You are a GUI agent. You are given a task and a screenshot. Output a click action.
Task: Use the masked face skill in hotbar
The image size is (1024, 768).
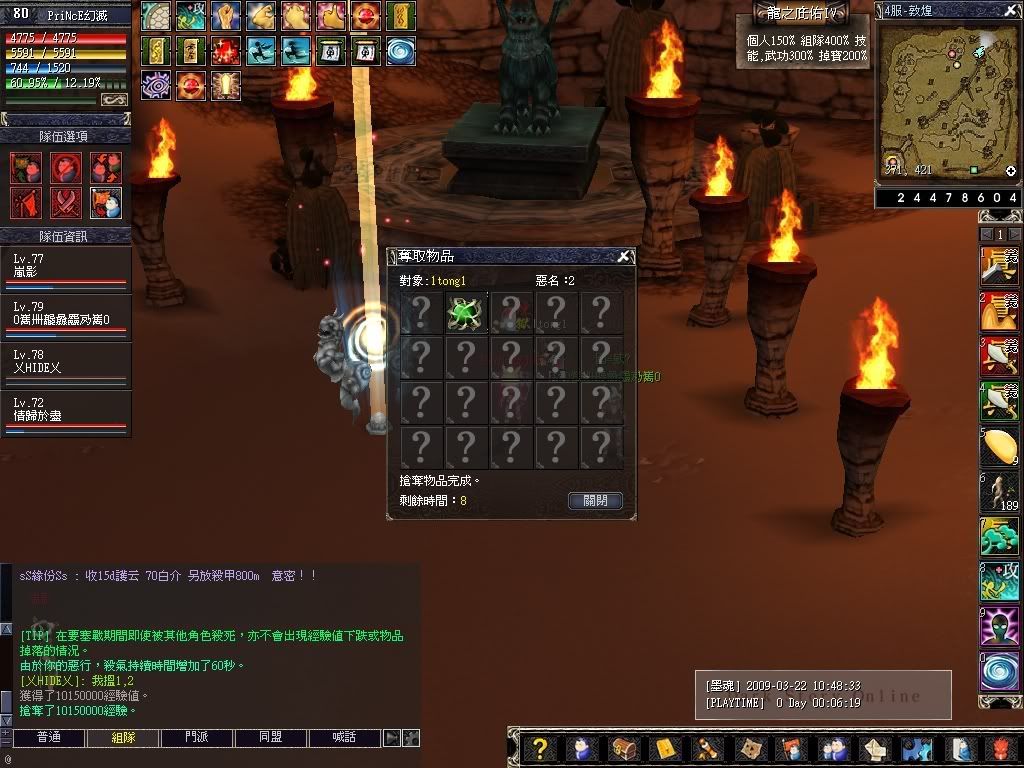click(999, 627)
